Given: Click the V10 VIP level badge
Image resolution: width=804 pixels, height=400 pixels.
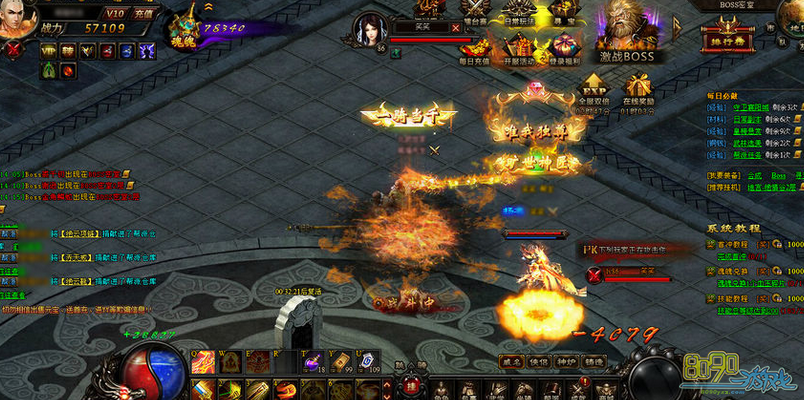Looking at the screenshot, I should 115,13.
